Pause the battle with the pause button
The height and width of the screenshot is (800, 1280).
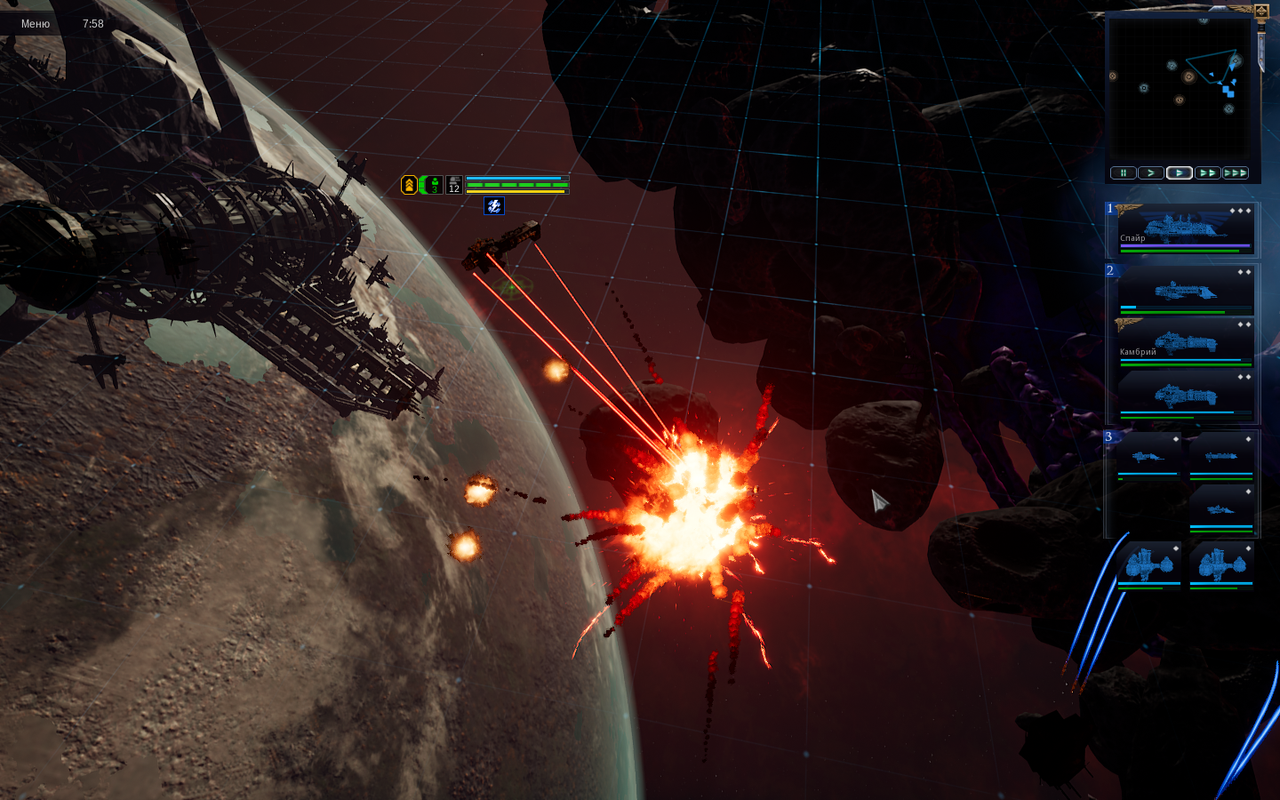tap(1123, 173)
